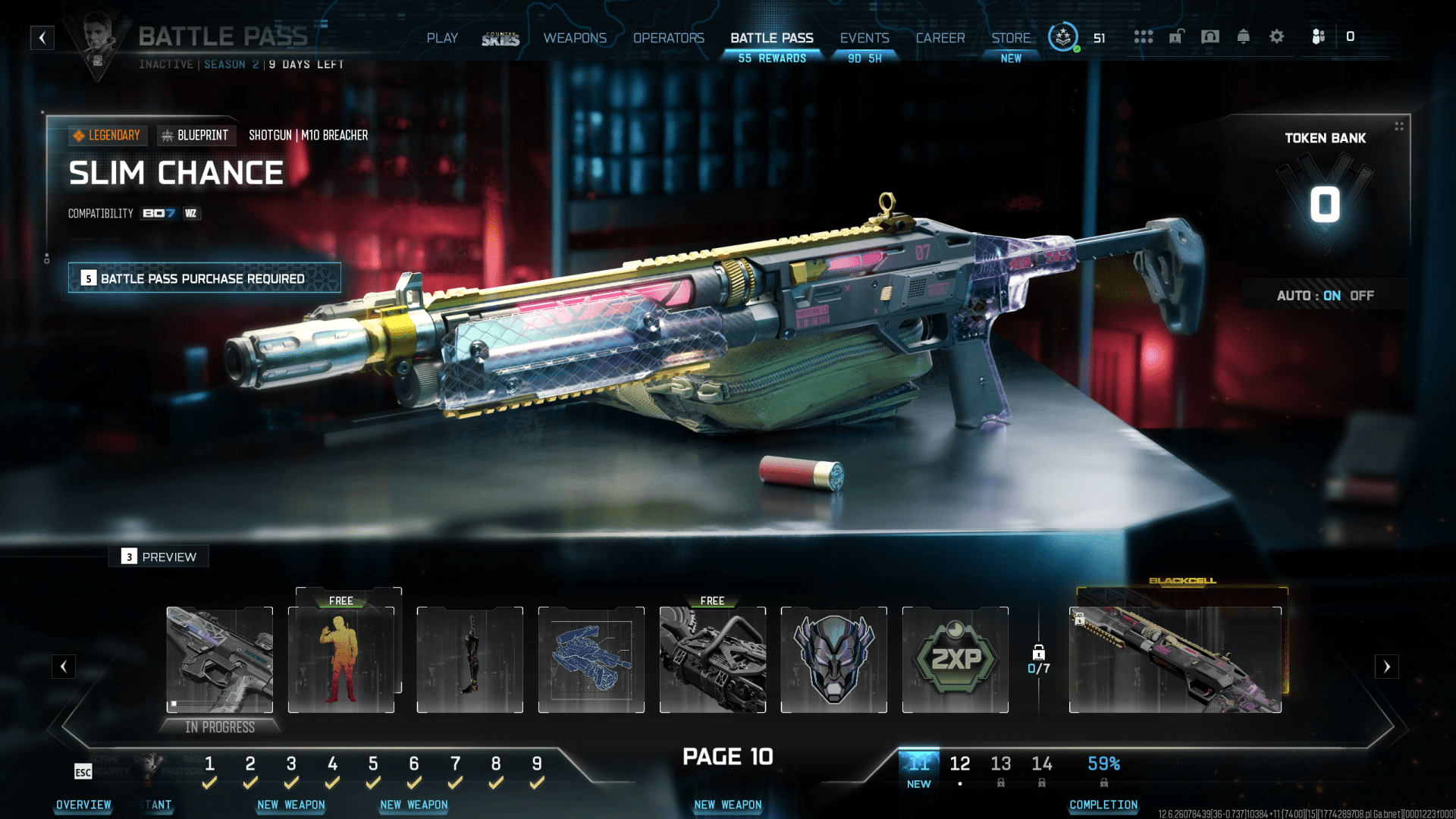Viewport: 1456px width, 819px height.
Task: Select the blue mask emblem reward
Action: (833, 659)
